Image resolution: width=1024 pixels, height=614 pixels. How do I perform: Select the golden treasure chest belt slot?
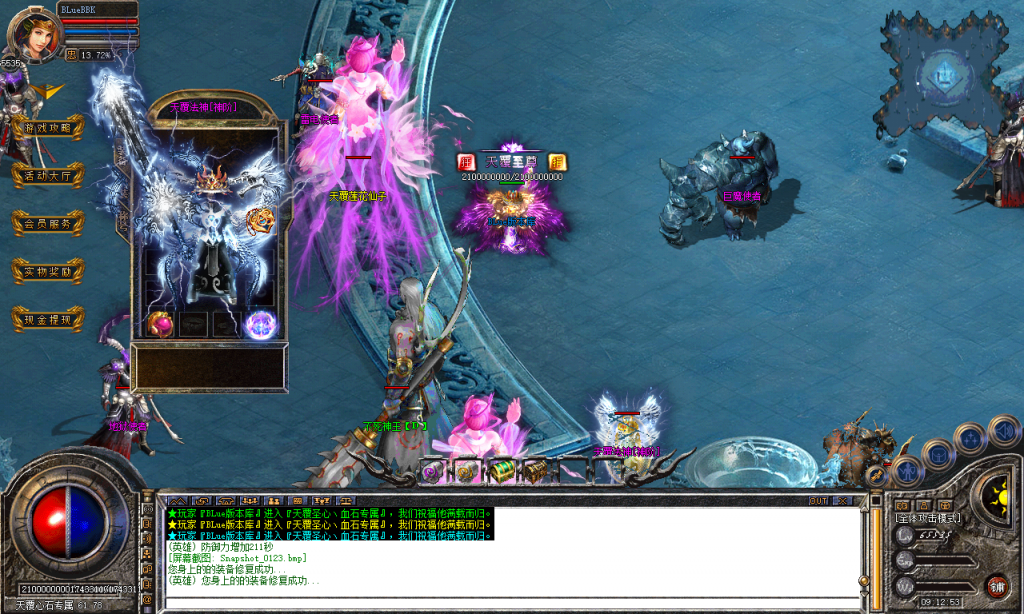(x=536, y=470)
